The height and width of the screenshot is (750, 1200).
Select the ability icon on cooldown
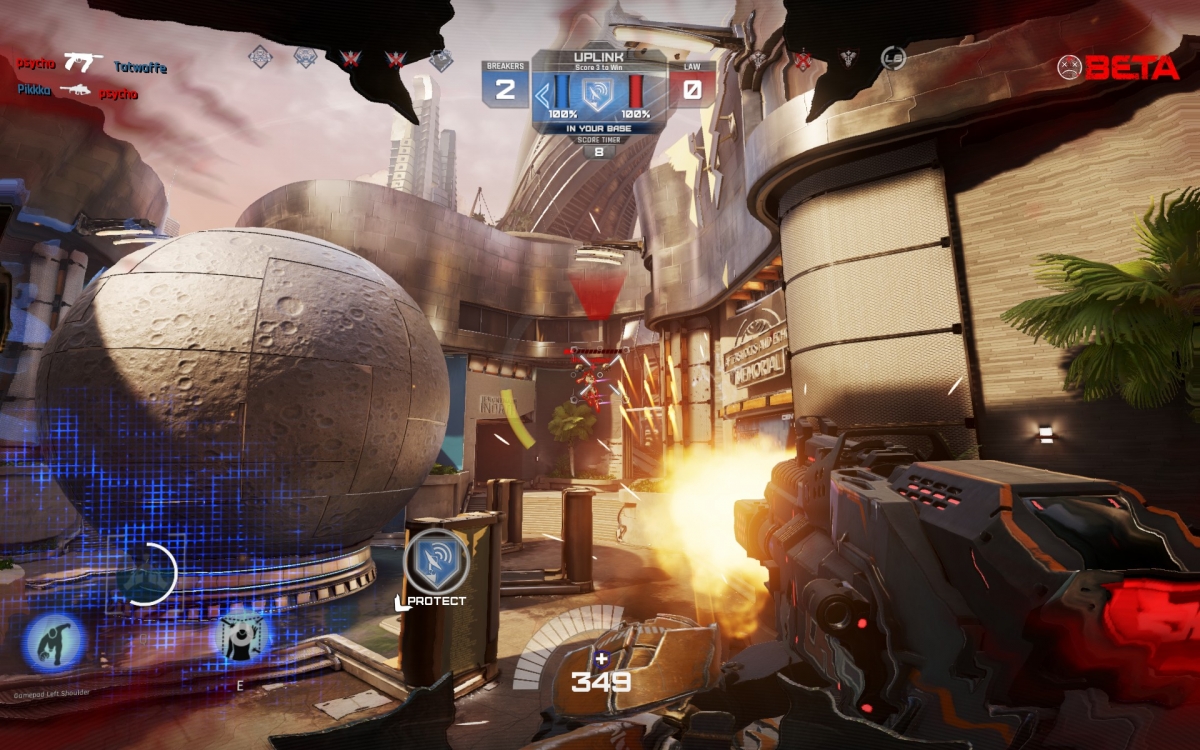(x=146, y=573)
